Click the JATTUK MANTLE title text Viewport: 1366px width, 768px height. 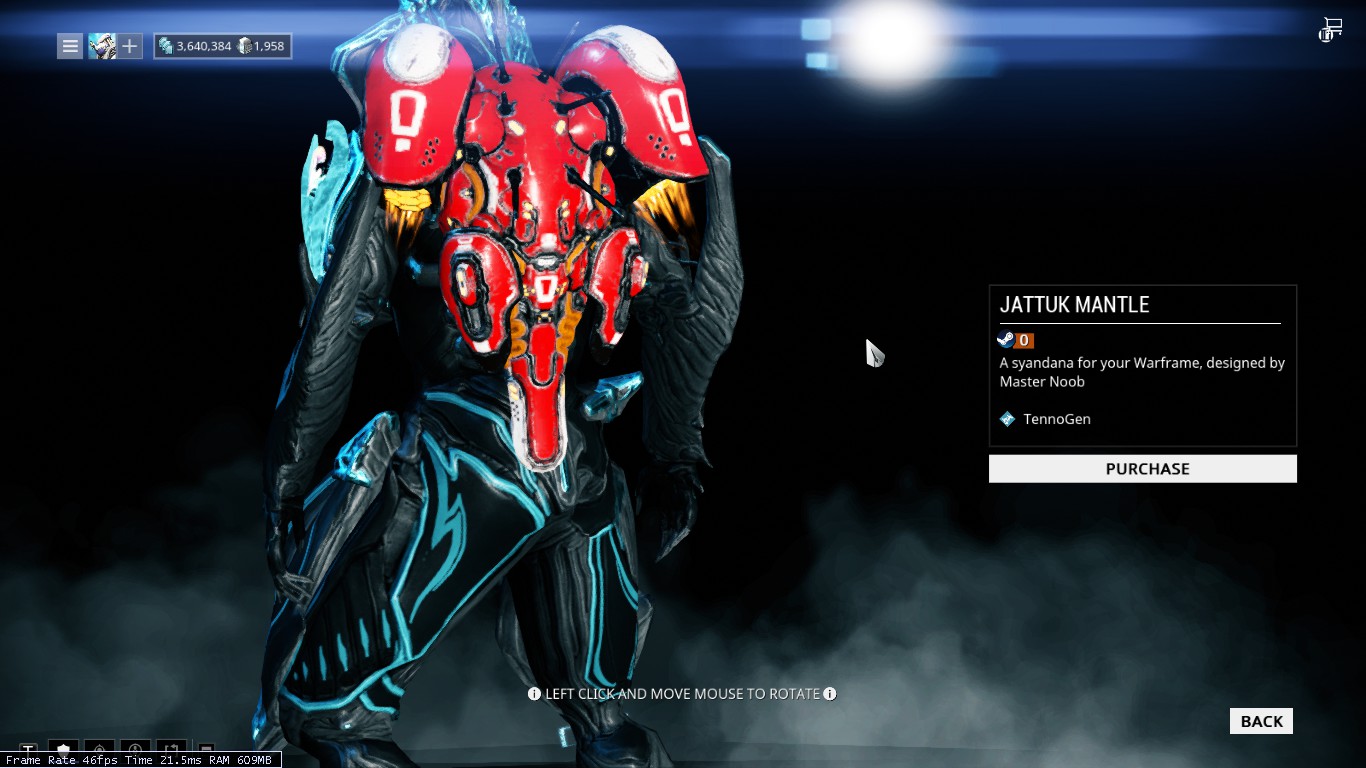1074,305
